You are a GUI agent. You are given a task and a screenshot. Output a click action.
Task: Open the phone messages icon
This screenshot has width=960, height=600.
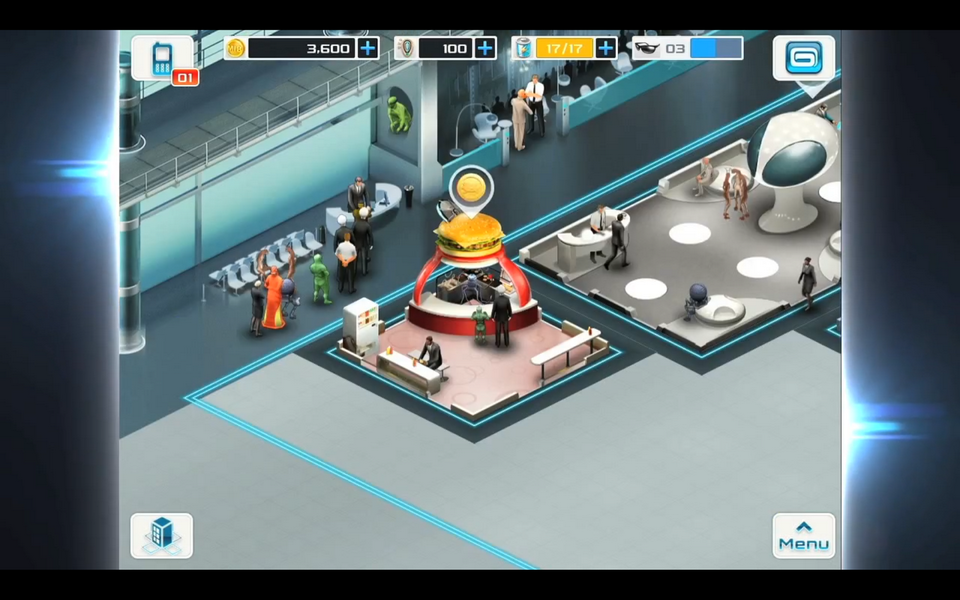[162, 59]
